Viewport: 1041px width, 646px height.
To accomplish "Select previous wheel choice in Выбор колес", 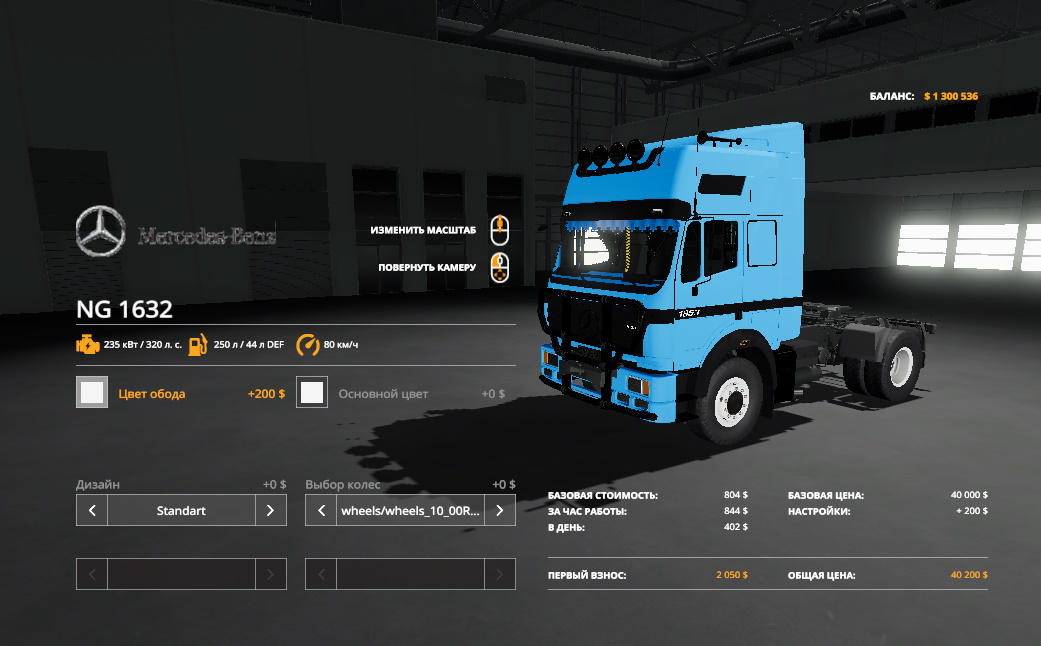I will click(x=321, y=511).
